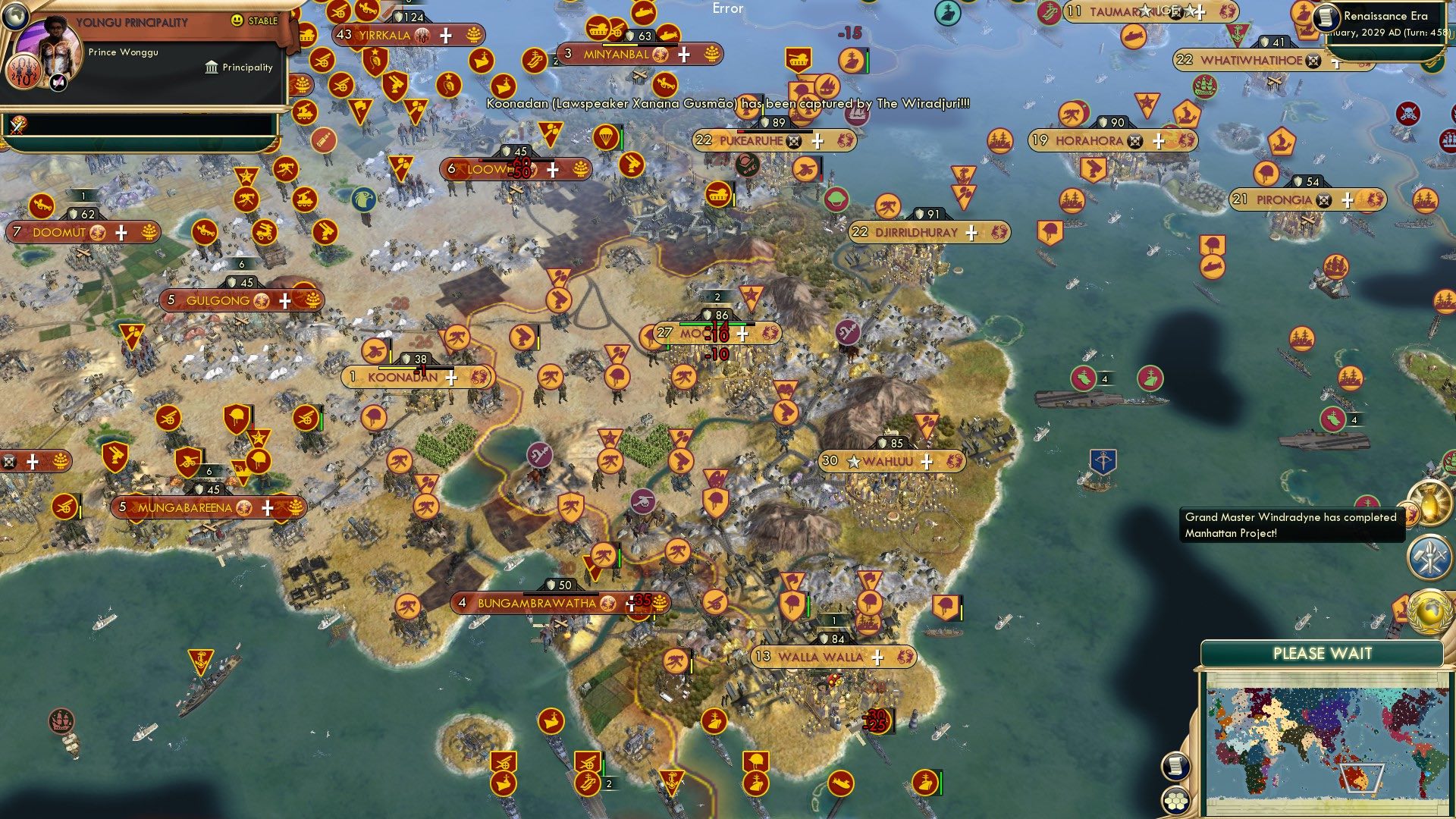Click the PLEASE WAIT next-turn button
The width and height of the screenshot is (1456, 819).
tap(1322, 652)
